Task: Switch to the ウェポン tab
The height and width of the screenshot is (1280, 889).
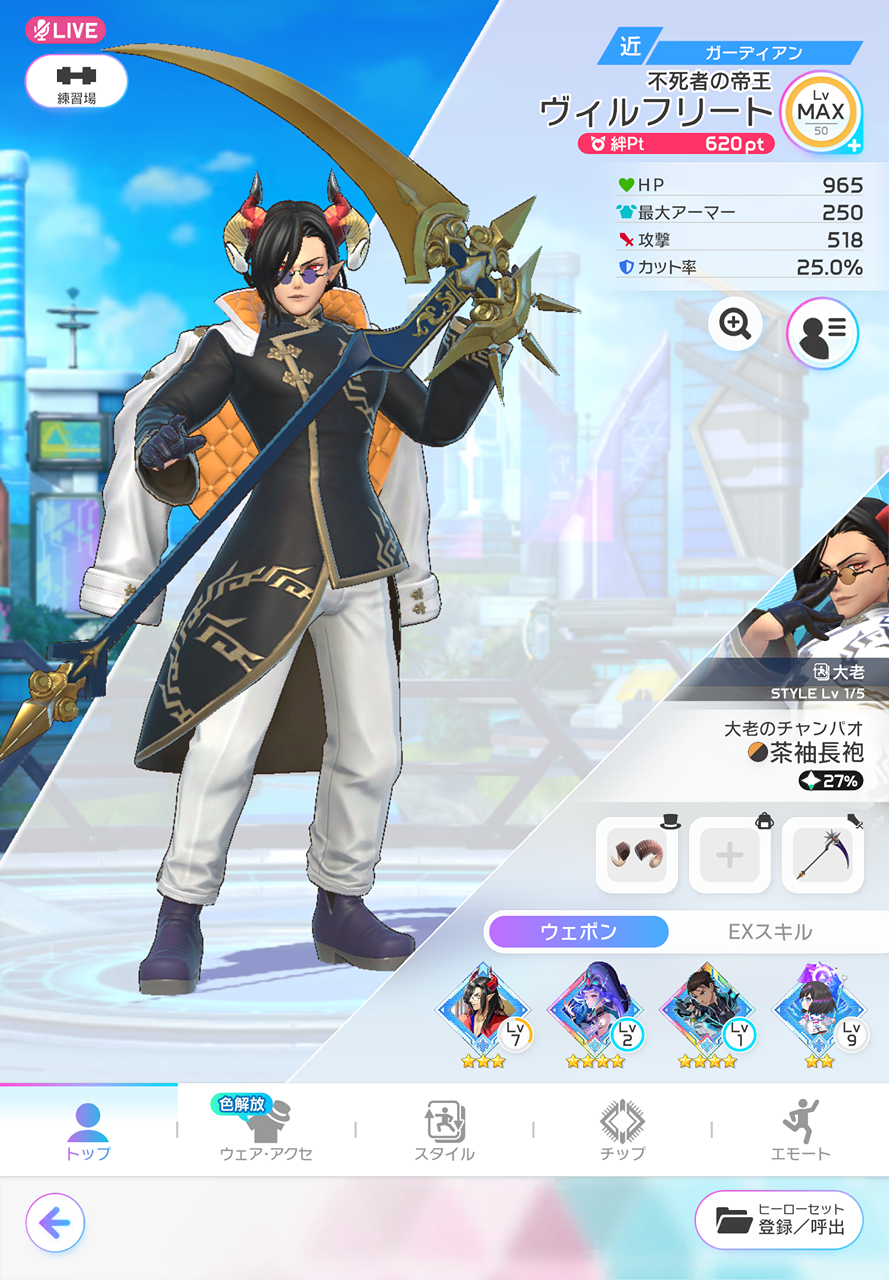Action: (x=578, y=932)
